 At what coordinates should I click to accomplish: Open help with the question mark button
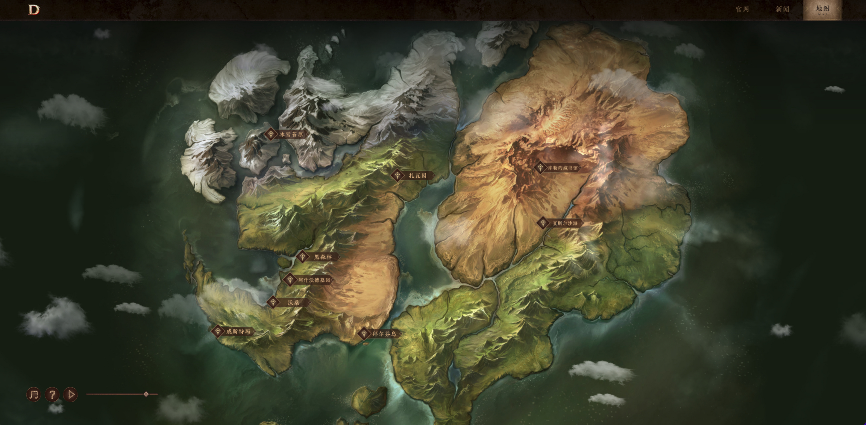[x=52, y=394]
